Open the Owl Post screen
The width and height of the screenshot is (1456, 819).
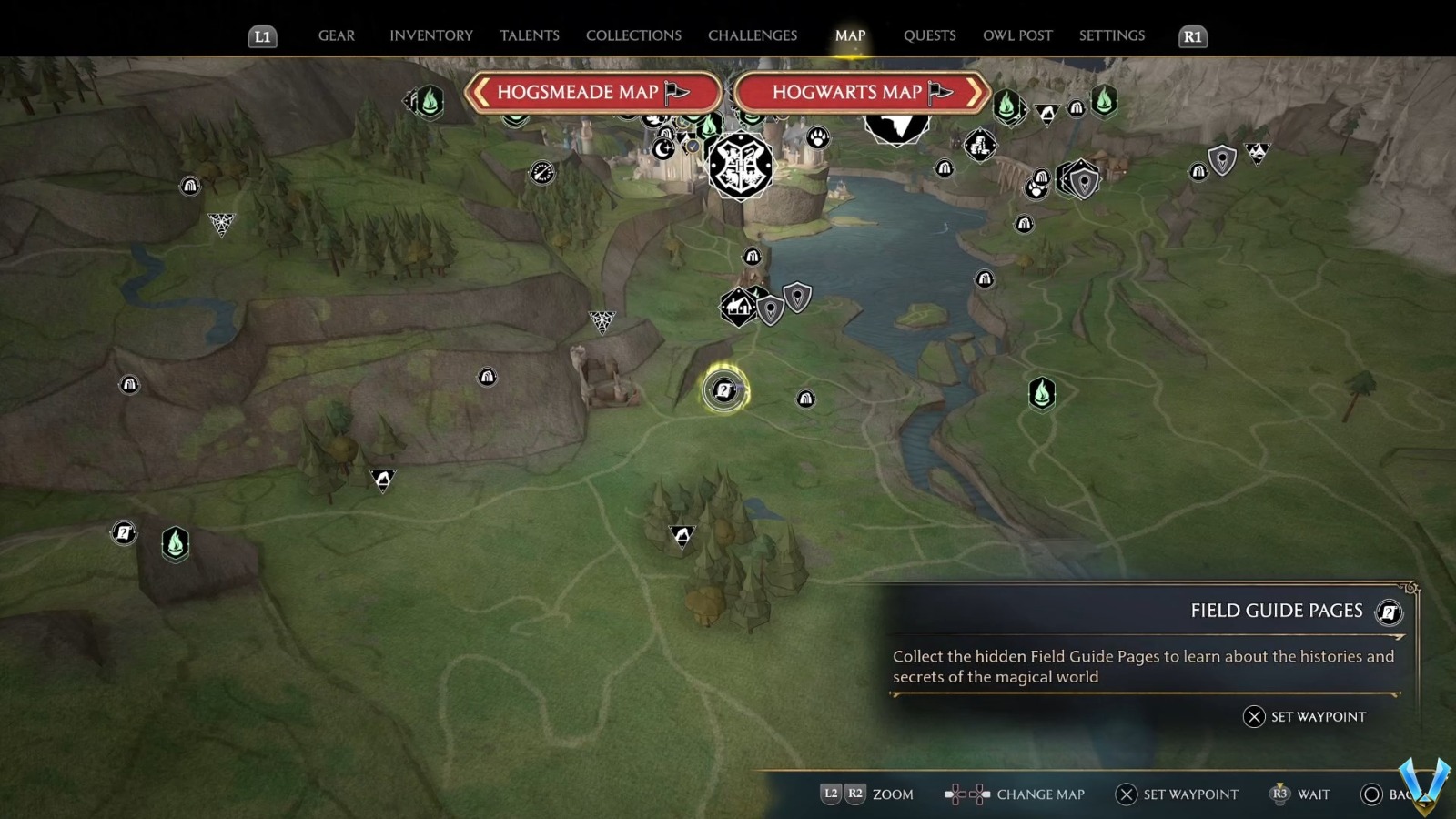1017,35
